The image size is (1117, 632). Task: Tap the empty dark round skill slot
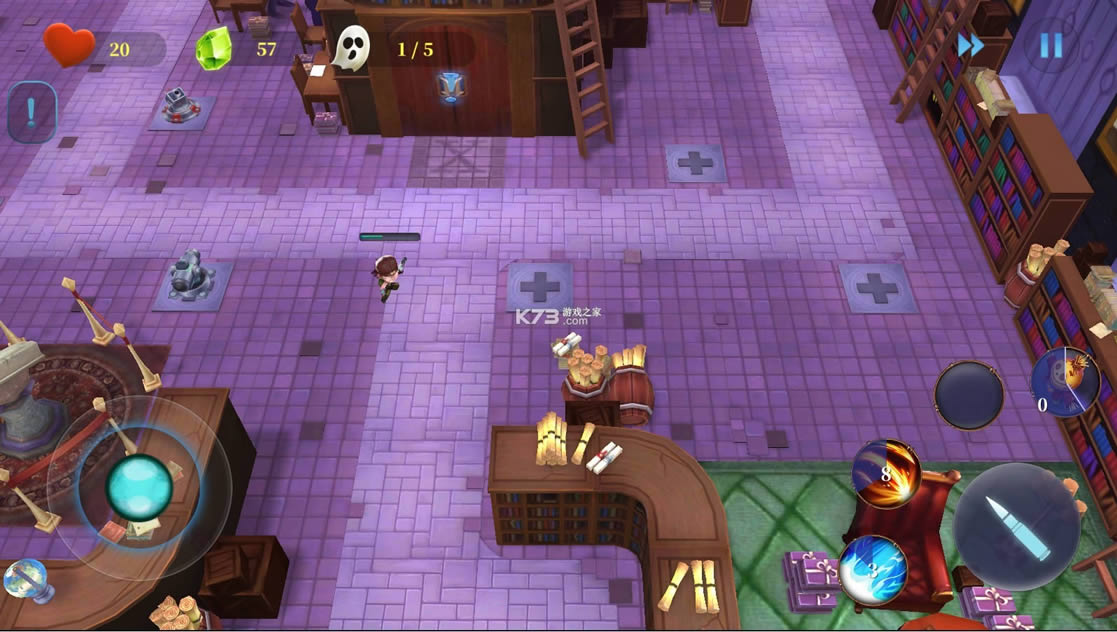(968, 395)
